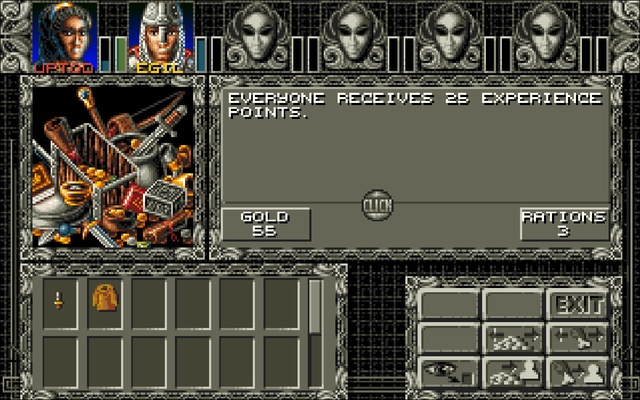This screenshot has height=400, width=640.
Task: Pick the leather armor inventory slot
Action: click(103, 299)
